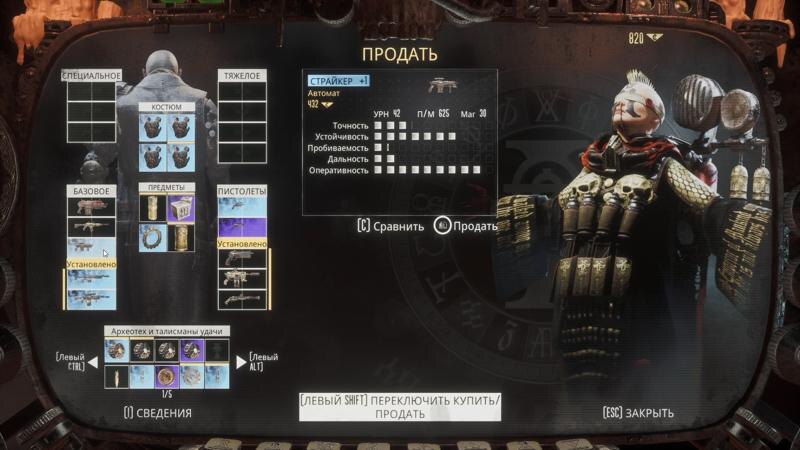The height and width of the screenshot is (450, 800).
Task: Close the shop screen
Action: coord(638,412)
